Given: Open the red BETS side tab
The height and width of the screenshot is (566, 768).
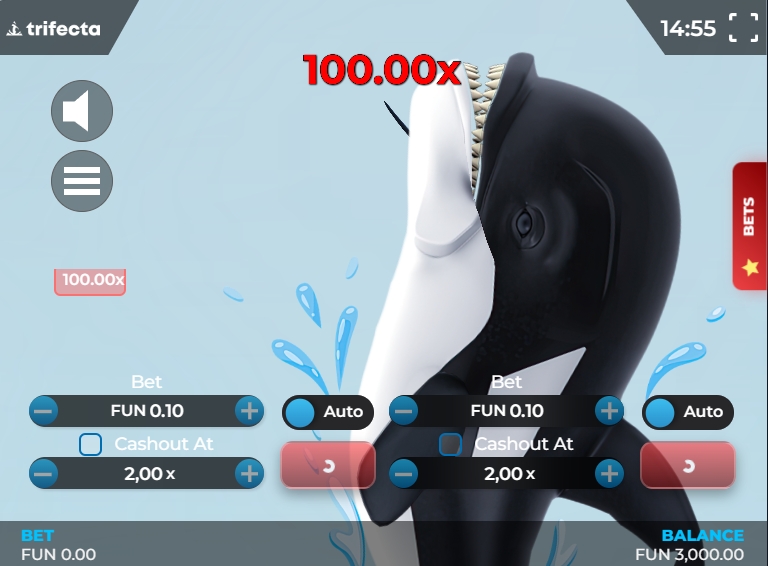Looking at the screenshot, I should coord(749,226).
